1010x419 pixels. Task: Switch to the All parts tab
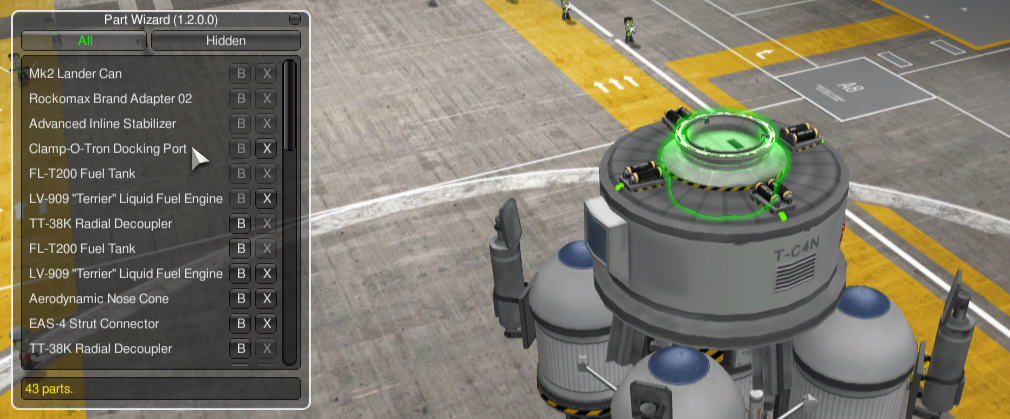(x=84, y=41)
